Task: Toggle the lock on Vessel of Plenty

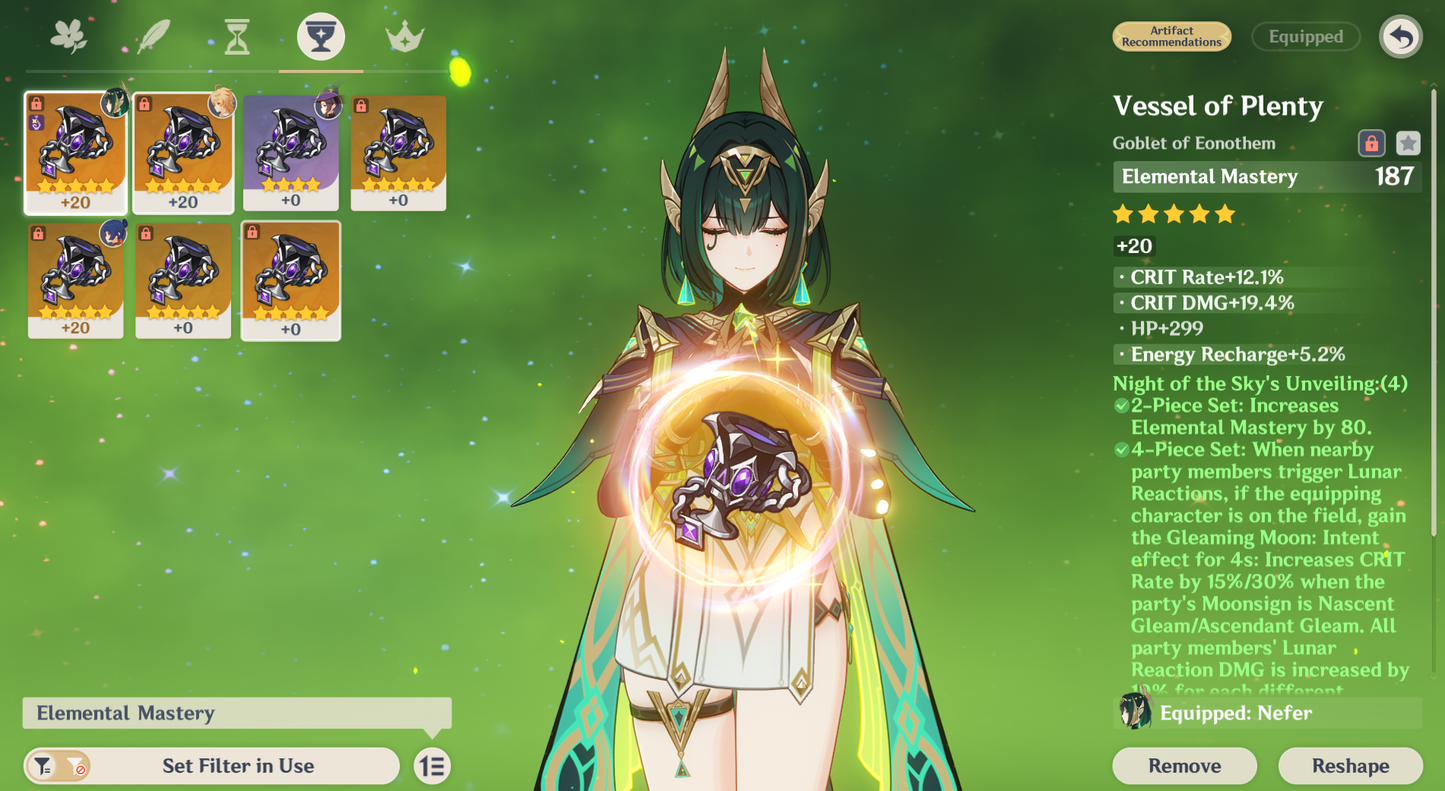Action: (1372, 143)
